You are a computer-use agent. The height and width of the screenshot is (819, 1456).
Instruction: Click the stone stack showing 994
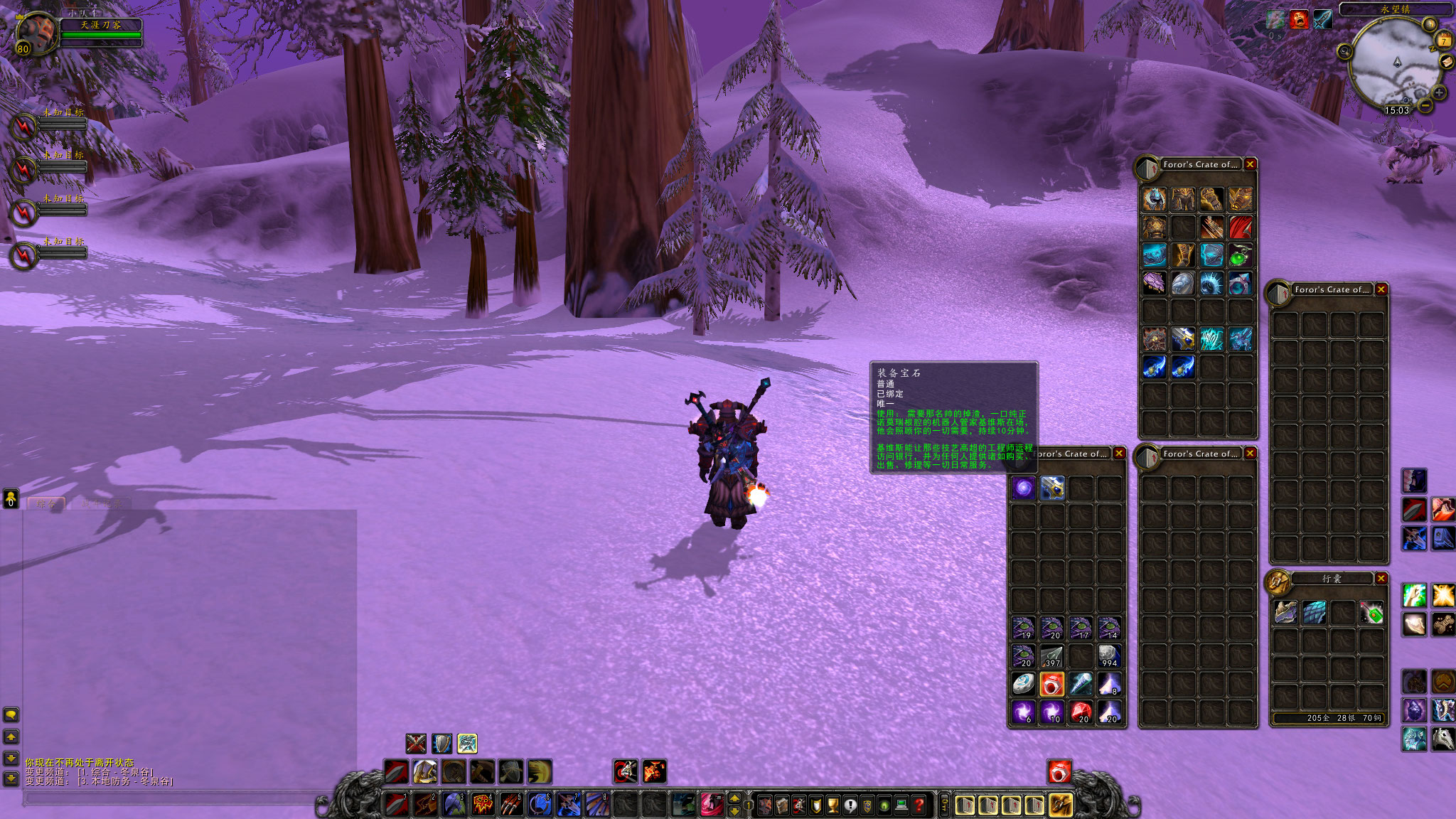1109,655
